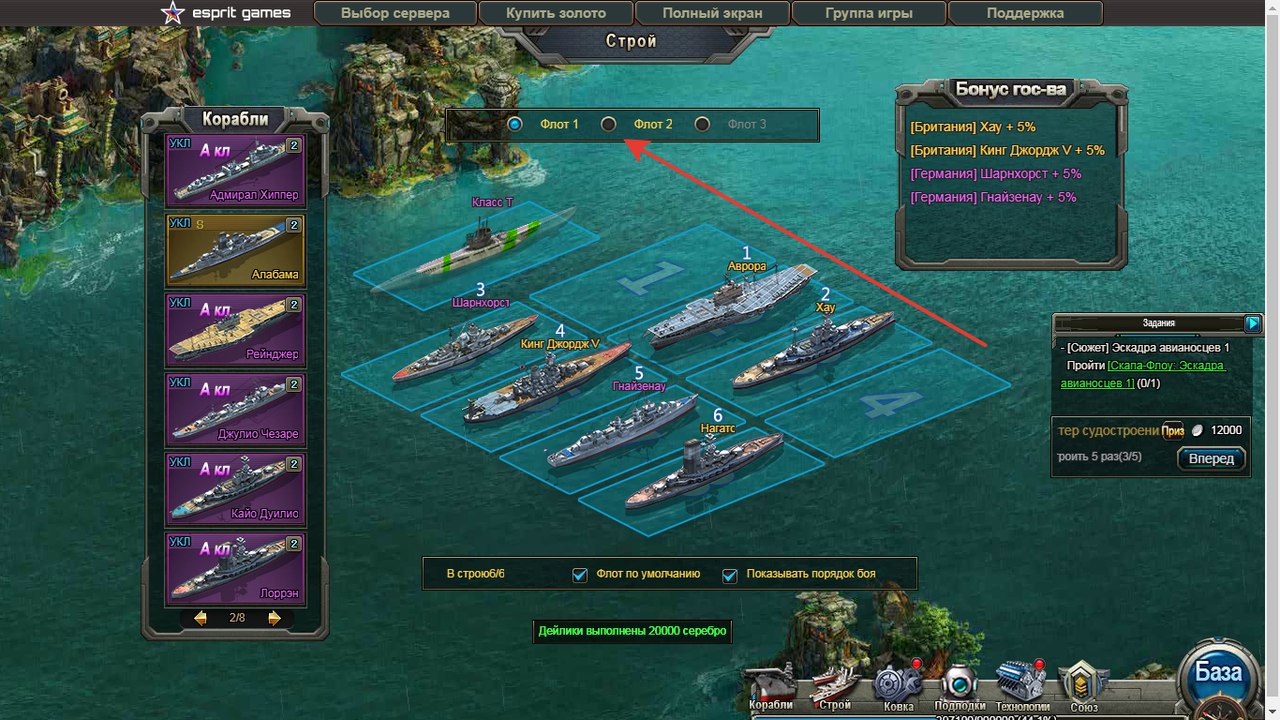This screenshot has width=1280, height=720.
Task: Open the Скапа-Флоу quest link
Action: (x=1166, y=366)
